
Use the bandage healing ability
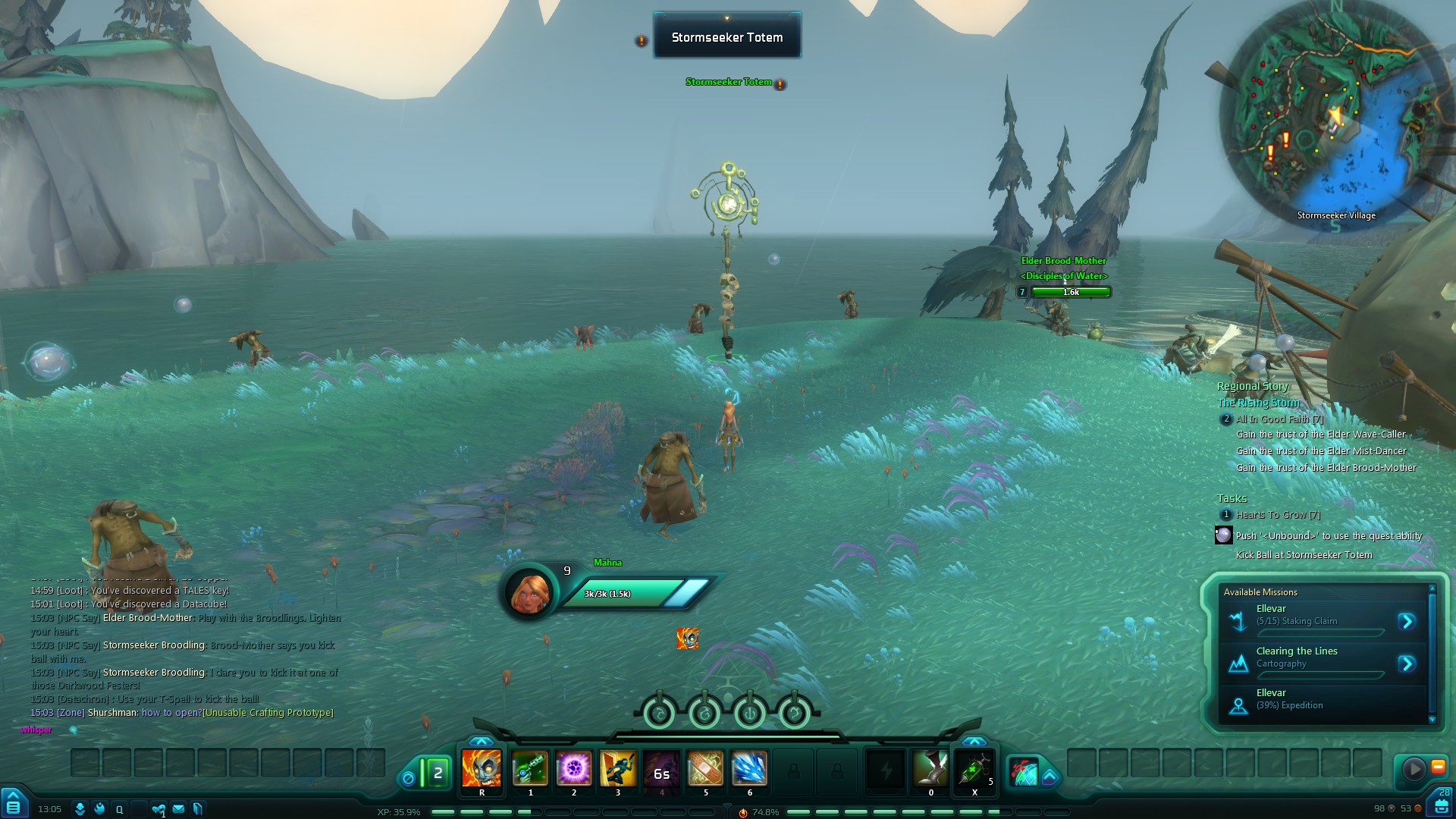coord(705,769)
